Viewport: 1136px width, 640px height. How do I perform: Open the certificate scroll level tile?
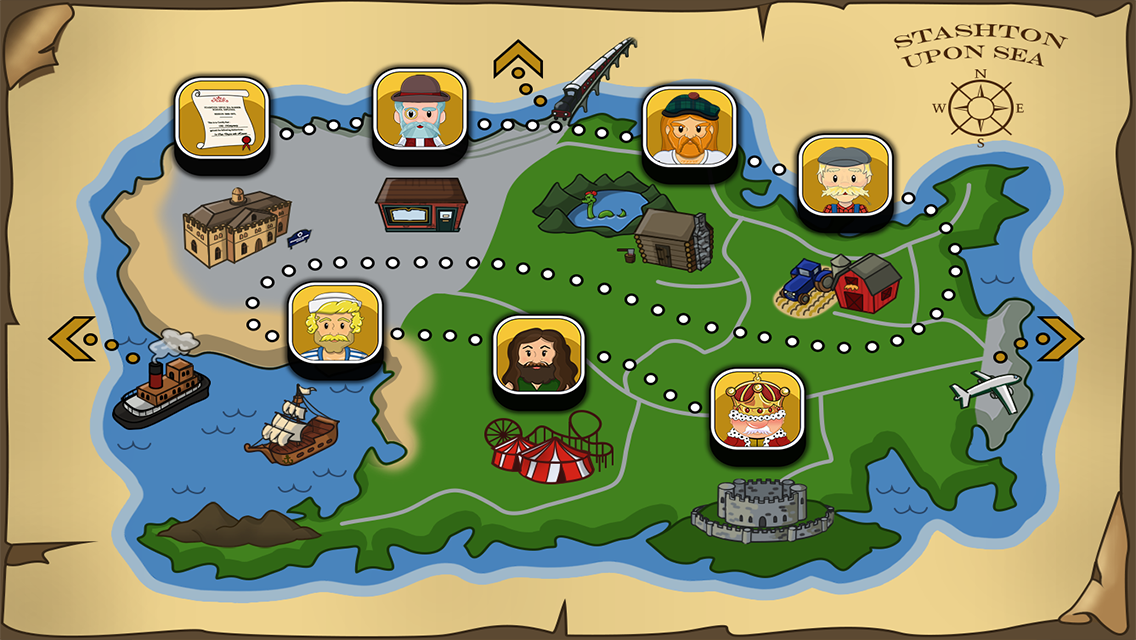coord(222,118)
